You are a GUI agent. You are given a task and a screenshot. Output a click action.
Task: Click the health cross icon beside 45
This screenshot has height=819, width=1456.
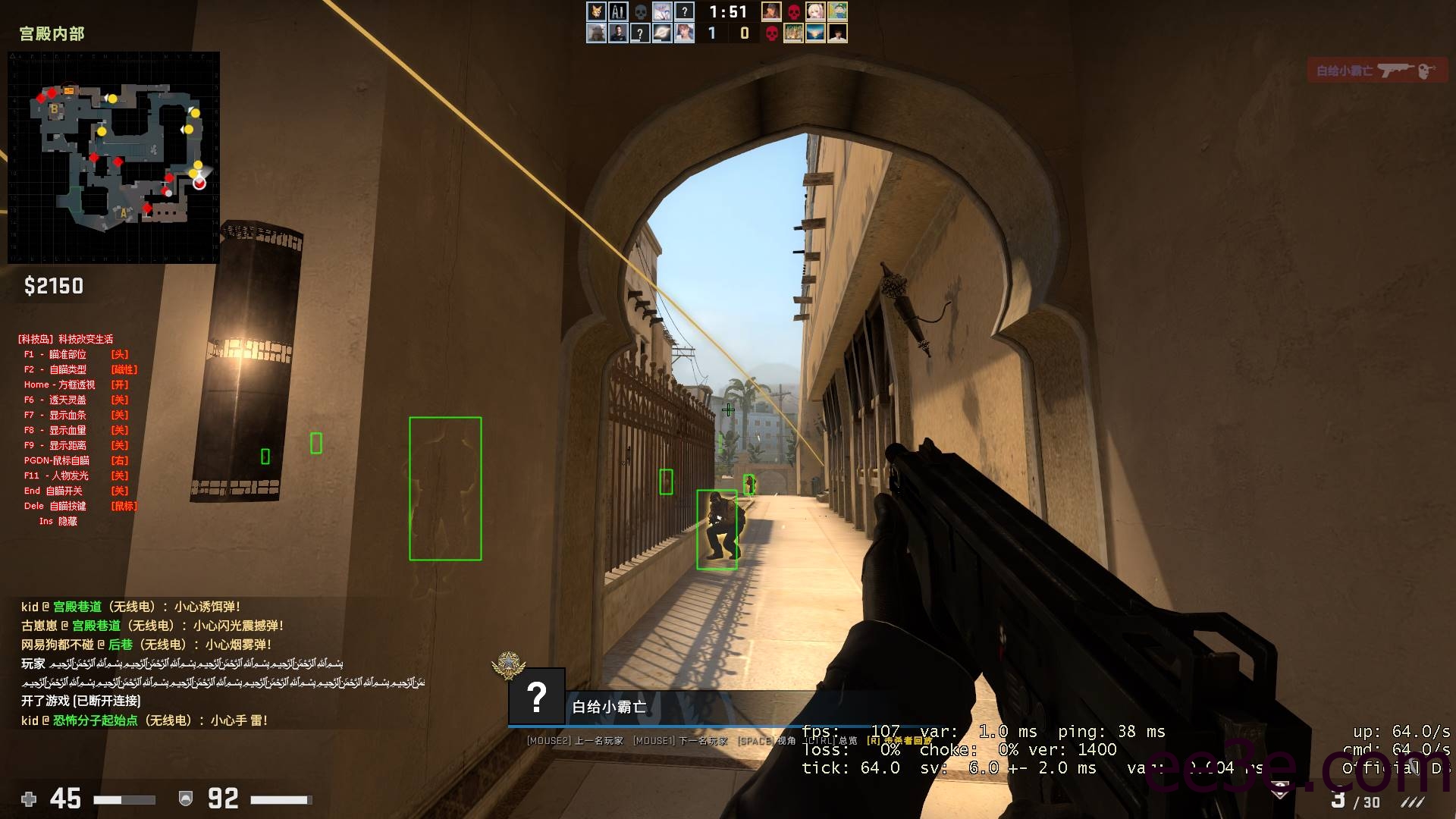click(x=29, y=799)
